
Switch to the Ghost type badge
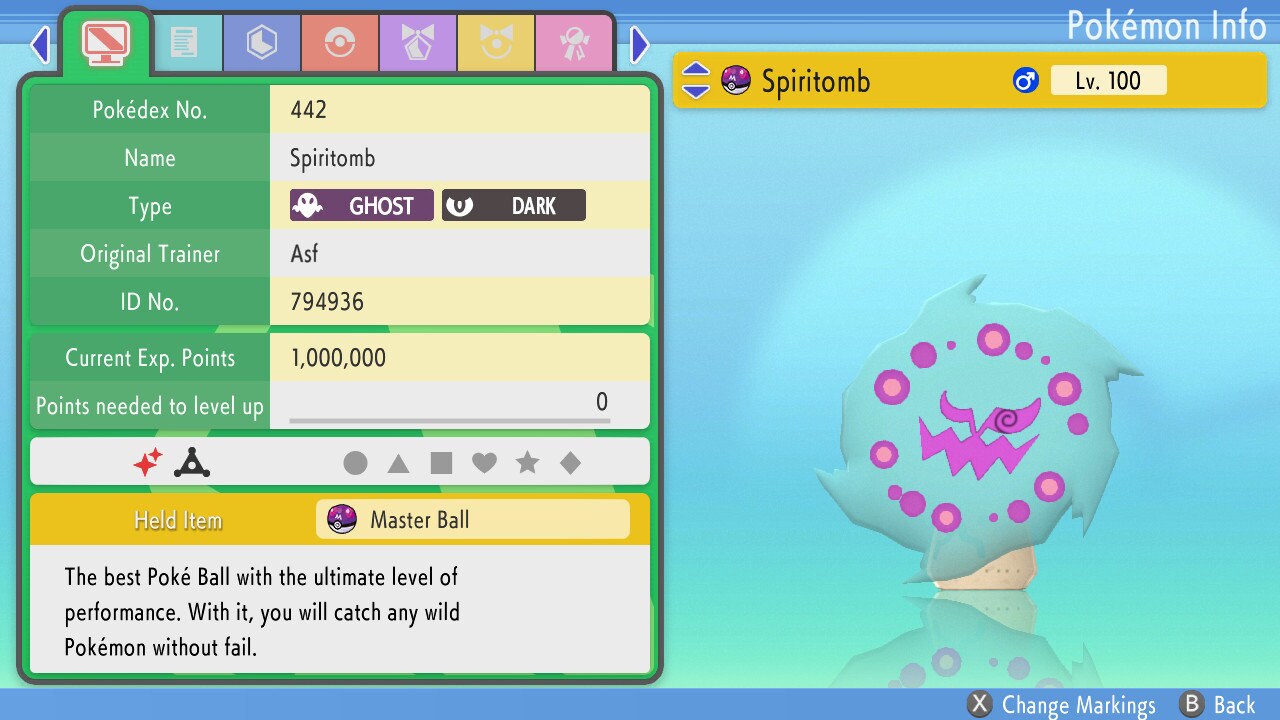[360, 205]
